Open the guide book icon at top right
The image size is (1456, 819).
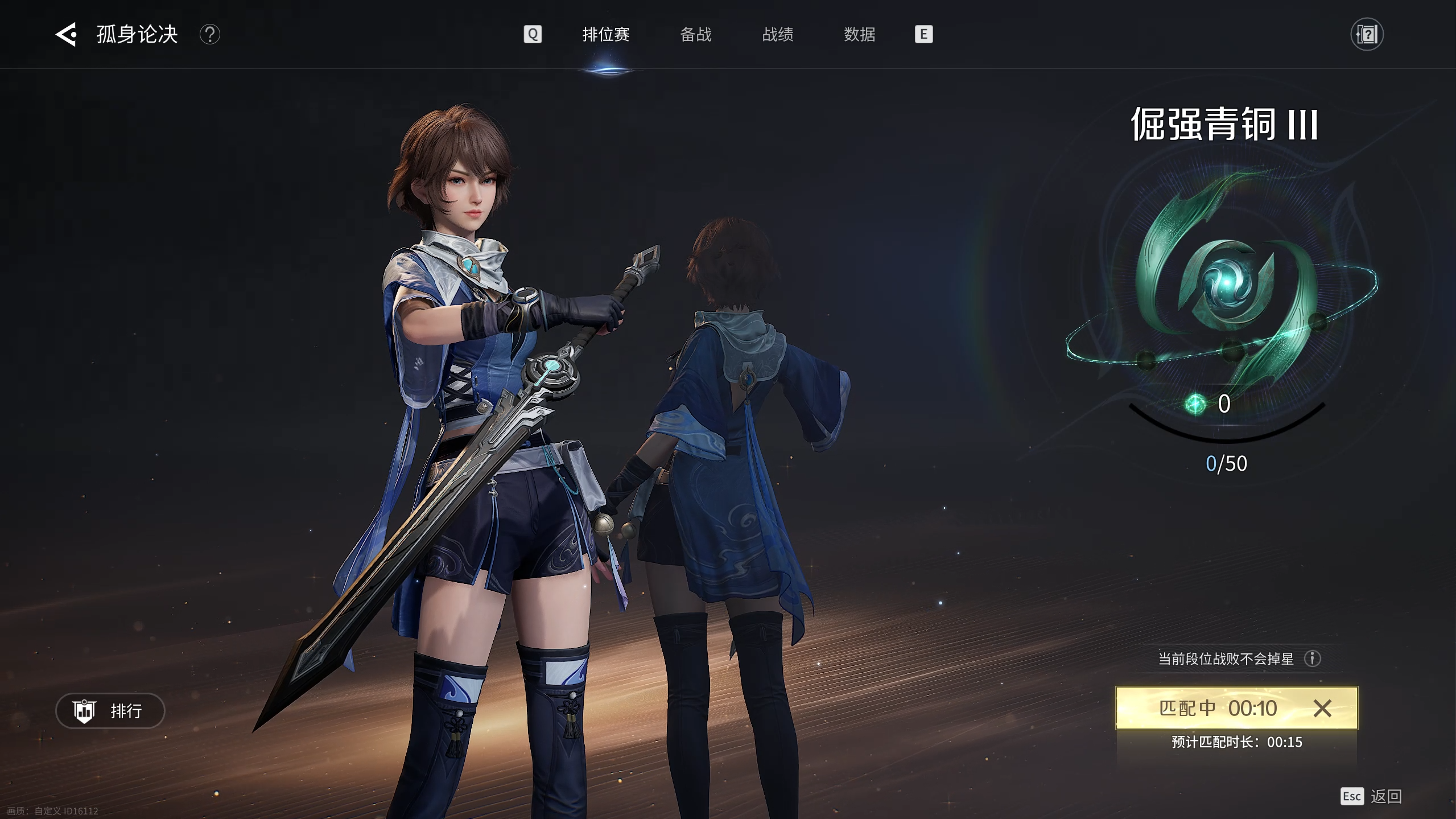[1367, 34]
